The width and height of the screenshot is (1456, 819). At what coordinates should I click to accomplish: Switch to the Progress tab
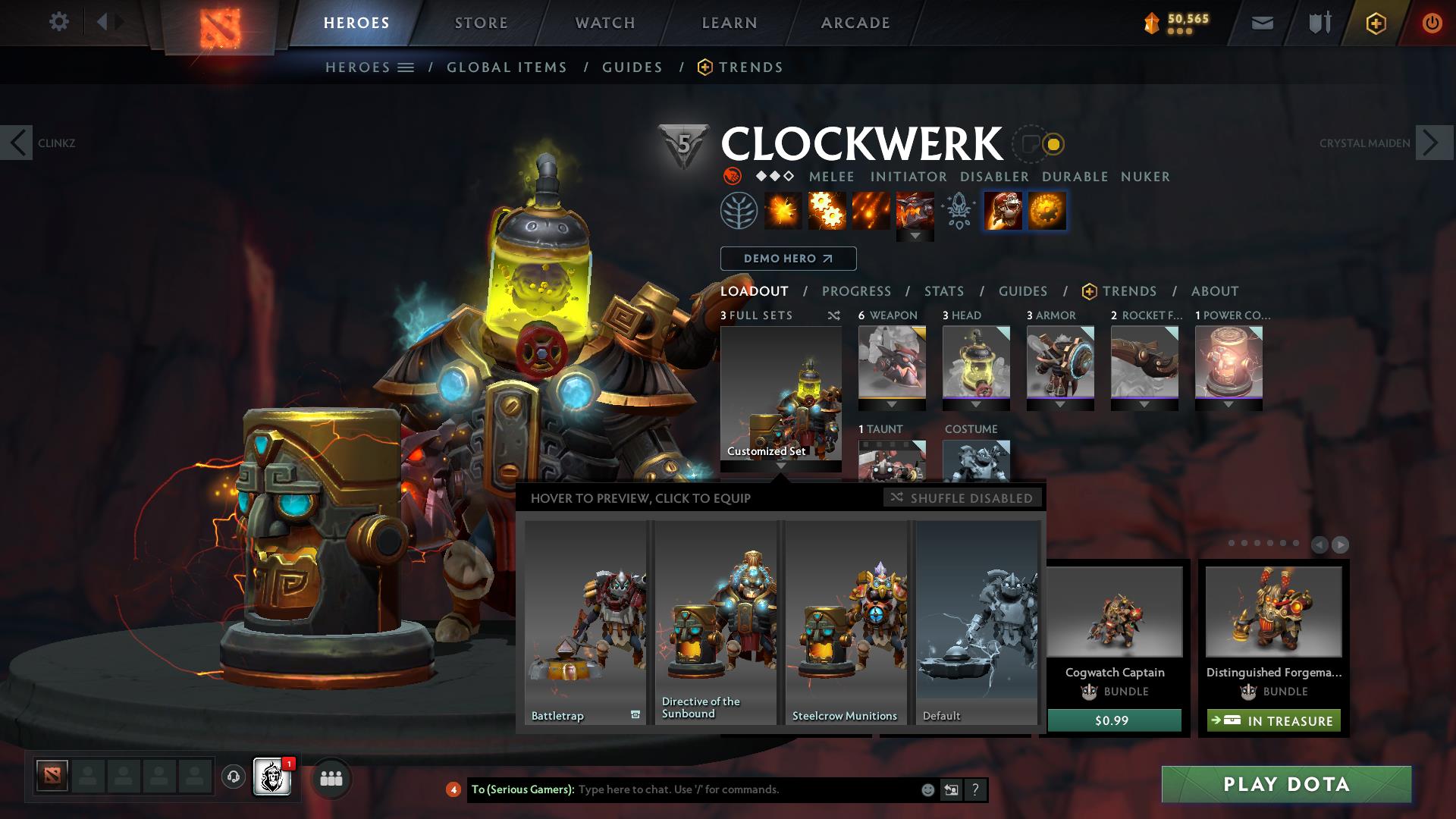(x=856, y=291)
